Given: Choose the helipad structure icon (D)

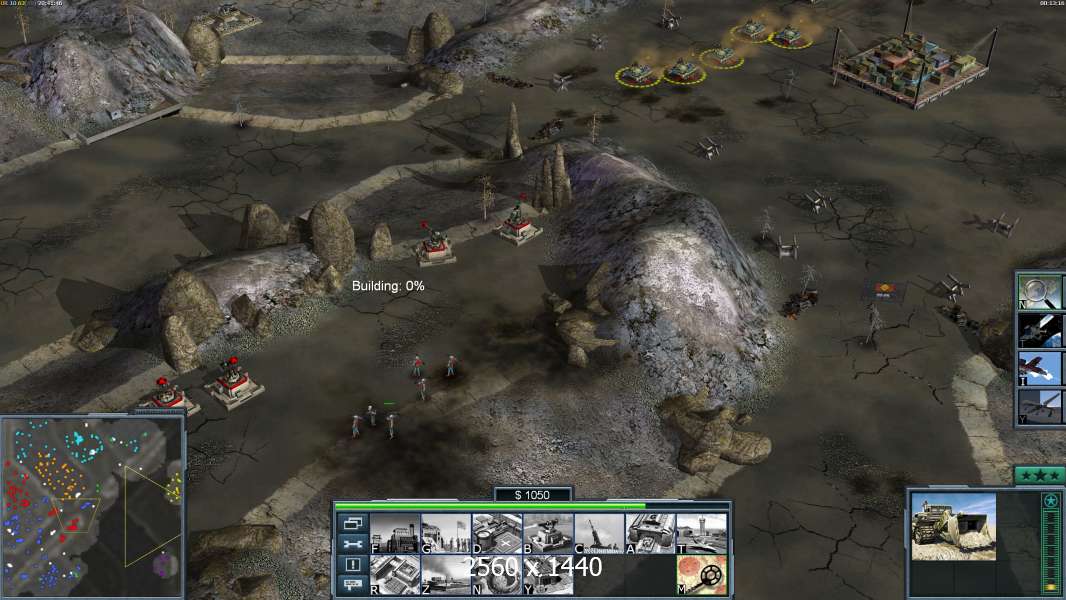Looking at the screenshot, I should (x=496, y=534).
